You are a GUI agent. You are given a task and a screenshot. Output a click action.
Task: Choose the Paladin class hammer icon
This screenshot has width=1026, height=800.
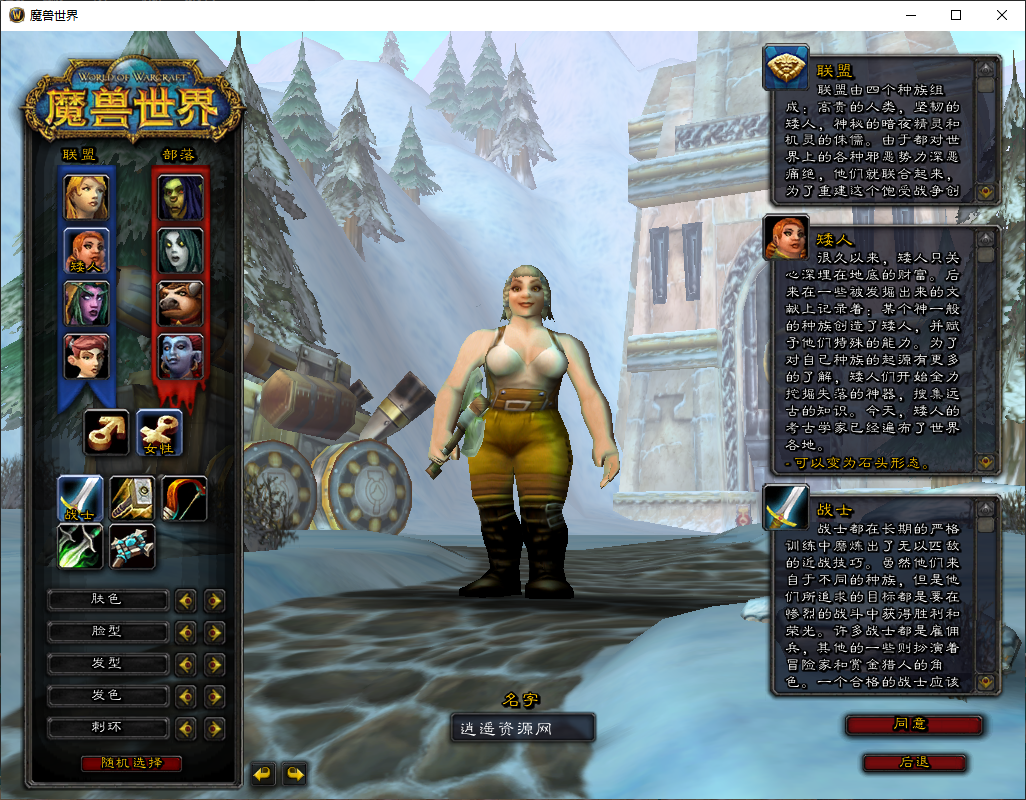[133, 498]
